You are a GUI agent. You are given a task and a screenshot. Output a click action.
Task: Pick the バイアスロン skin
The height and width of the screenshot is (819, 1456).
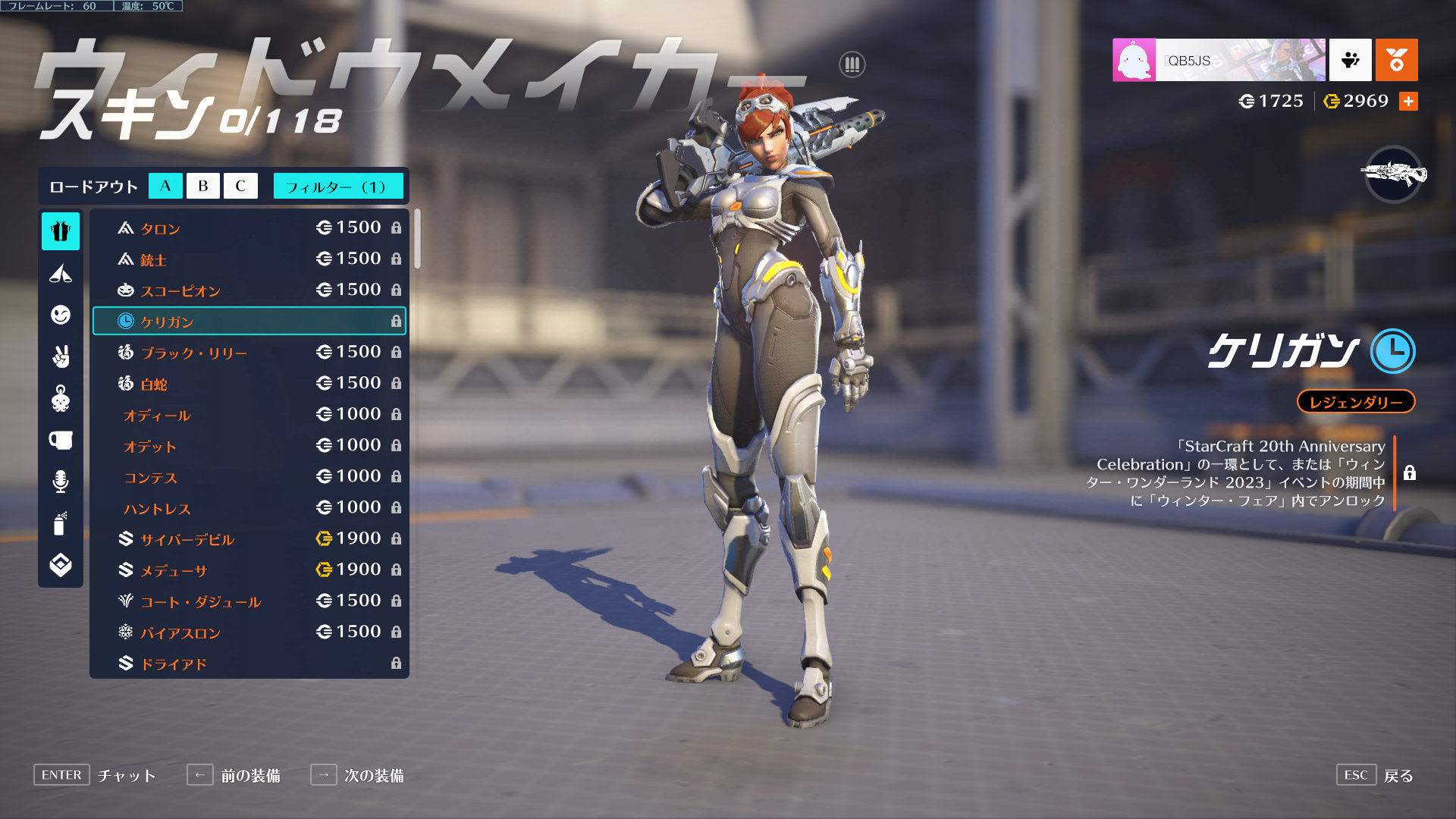click(x=249, y=632)
